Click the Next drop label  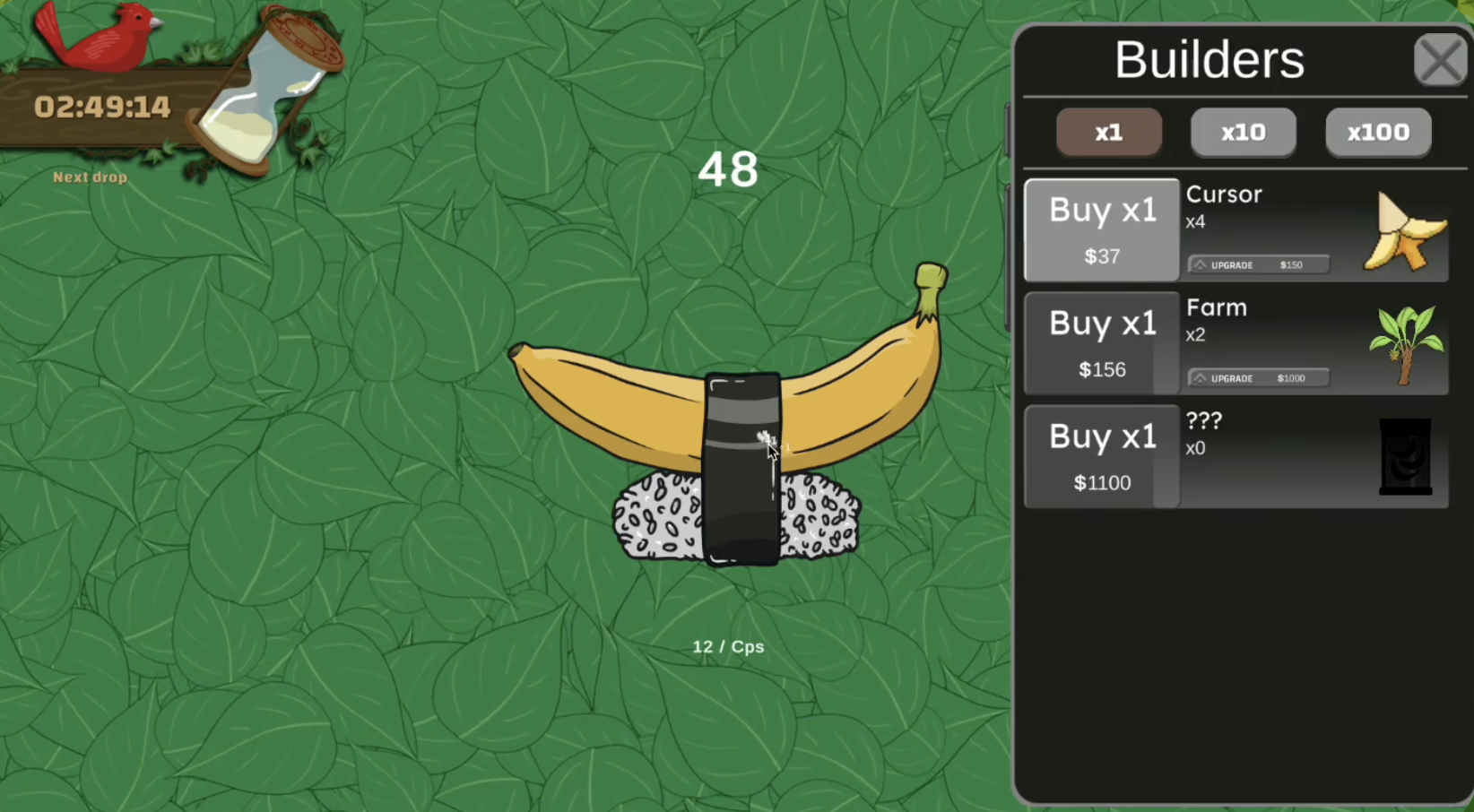90,177
